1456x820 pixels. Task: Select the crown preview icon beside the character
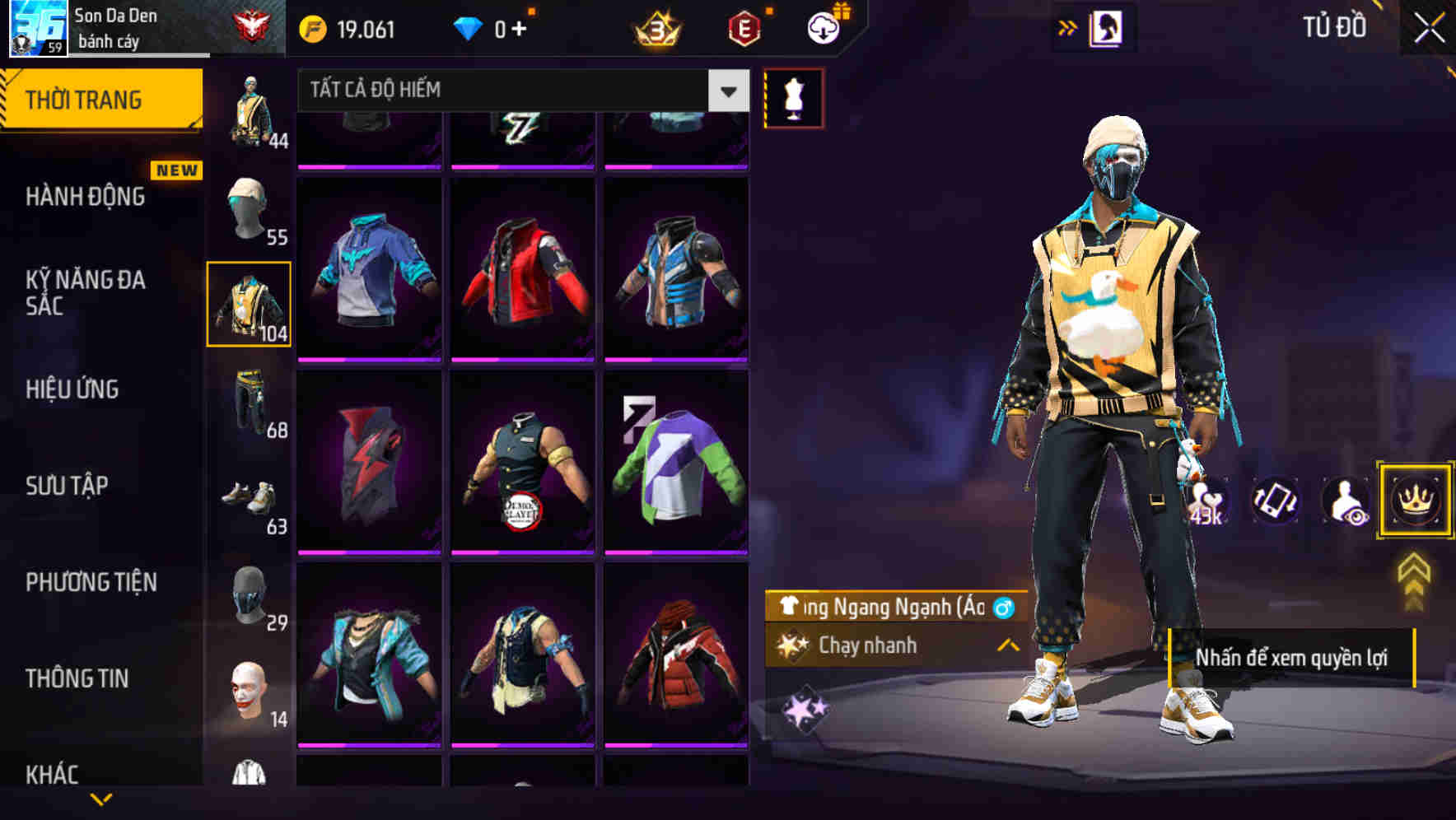[1415, 500]
